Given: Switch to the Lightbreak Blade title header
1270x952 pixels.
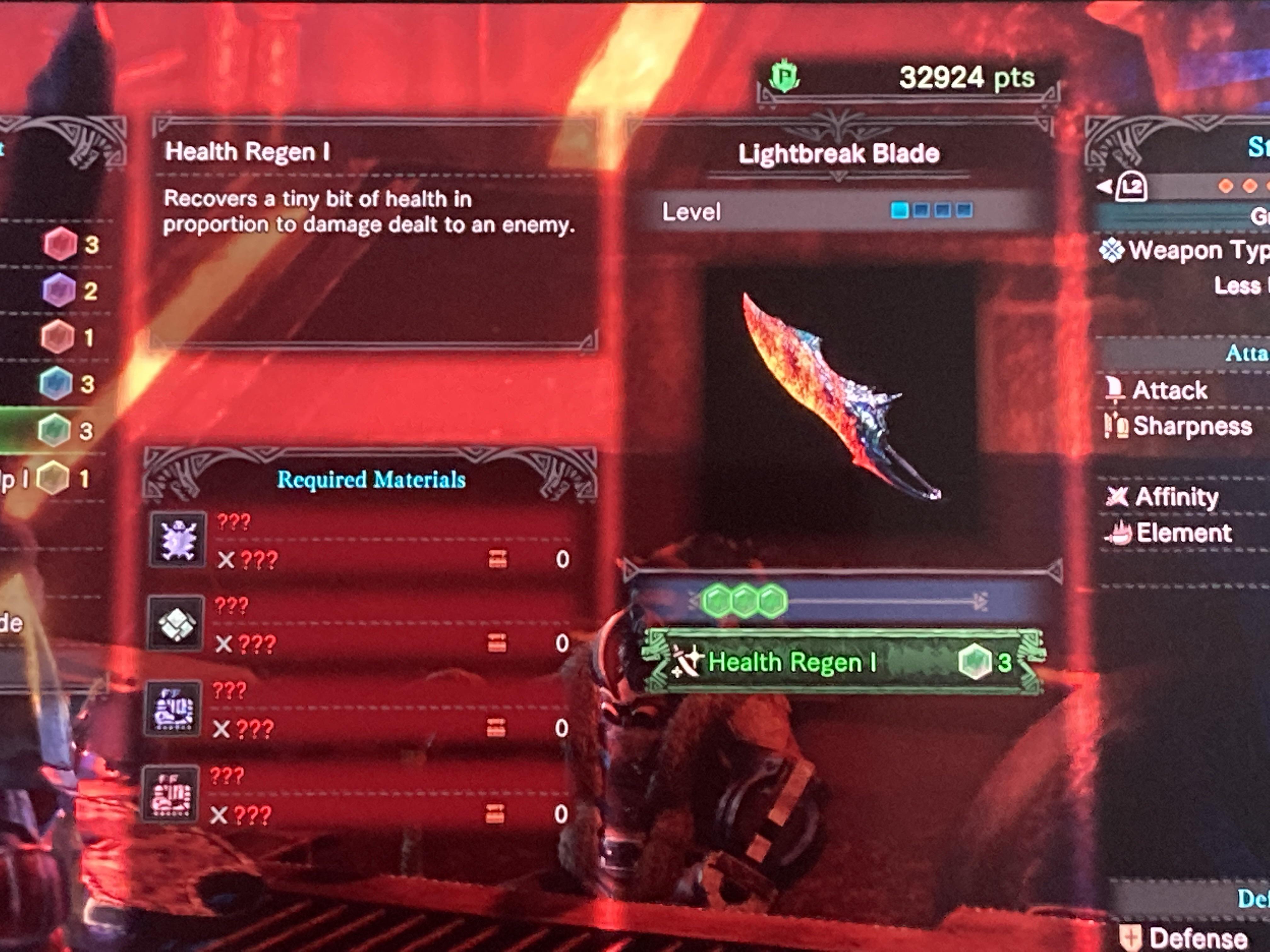Looking at the screenshot, I should pos(839,153).
